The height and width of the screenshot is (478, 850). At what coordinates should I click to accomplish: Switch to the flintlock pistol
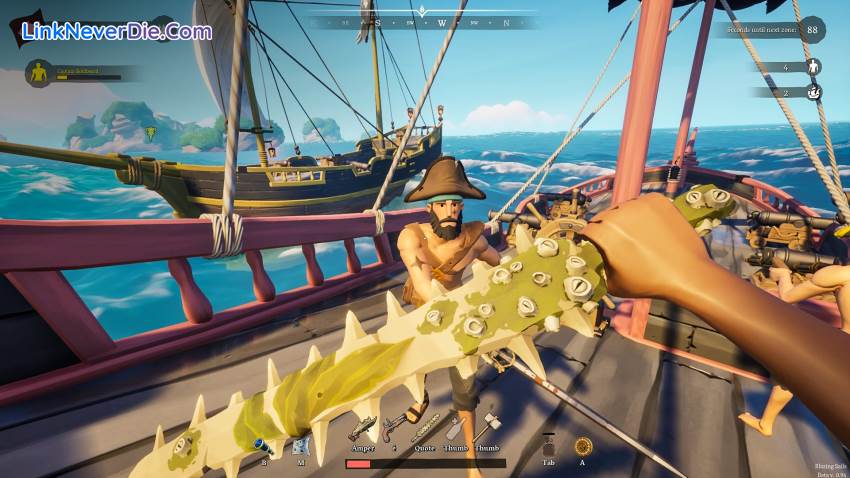tap(393, 428)
